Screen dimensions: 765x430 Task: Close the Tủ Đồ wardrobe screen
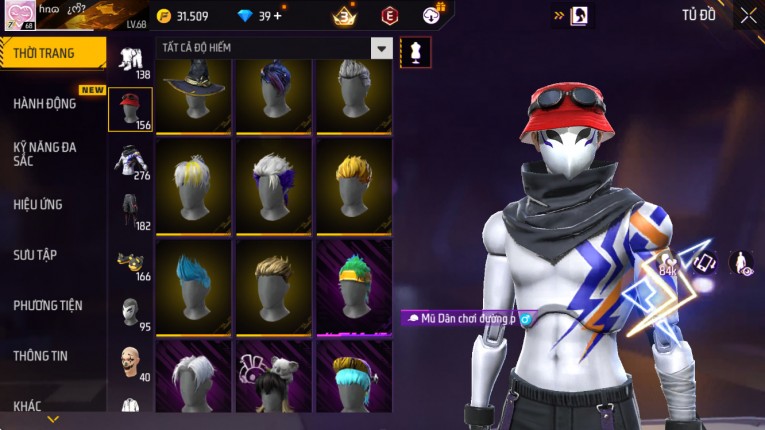pos(748,15)
